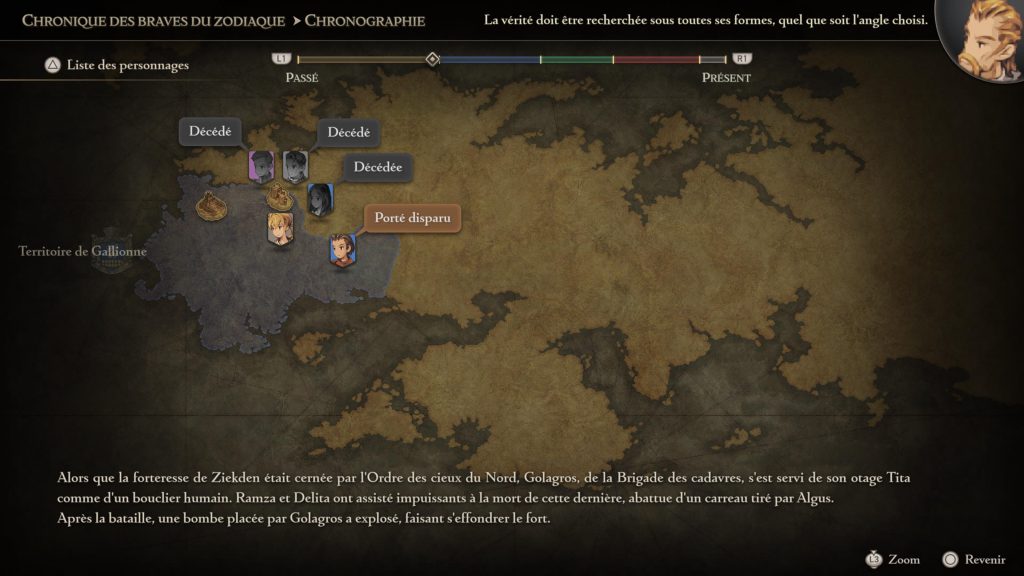Jump to the red timeline segment

point(655,60)
